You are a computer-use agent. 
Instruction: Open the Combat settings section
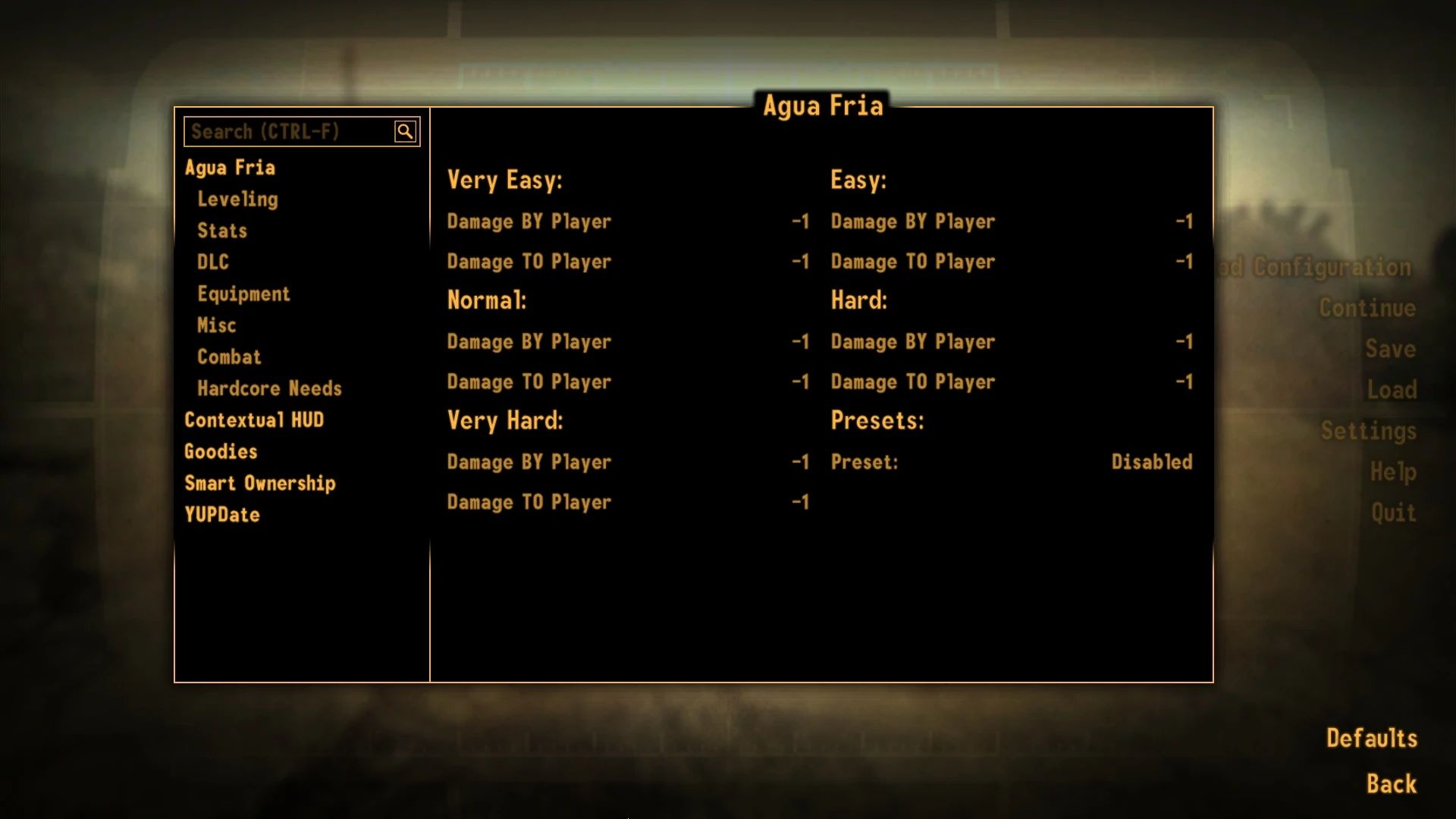pyautogui.click(x=229, y=356)
